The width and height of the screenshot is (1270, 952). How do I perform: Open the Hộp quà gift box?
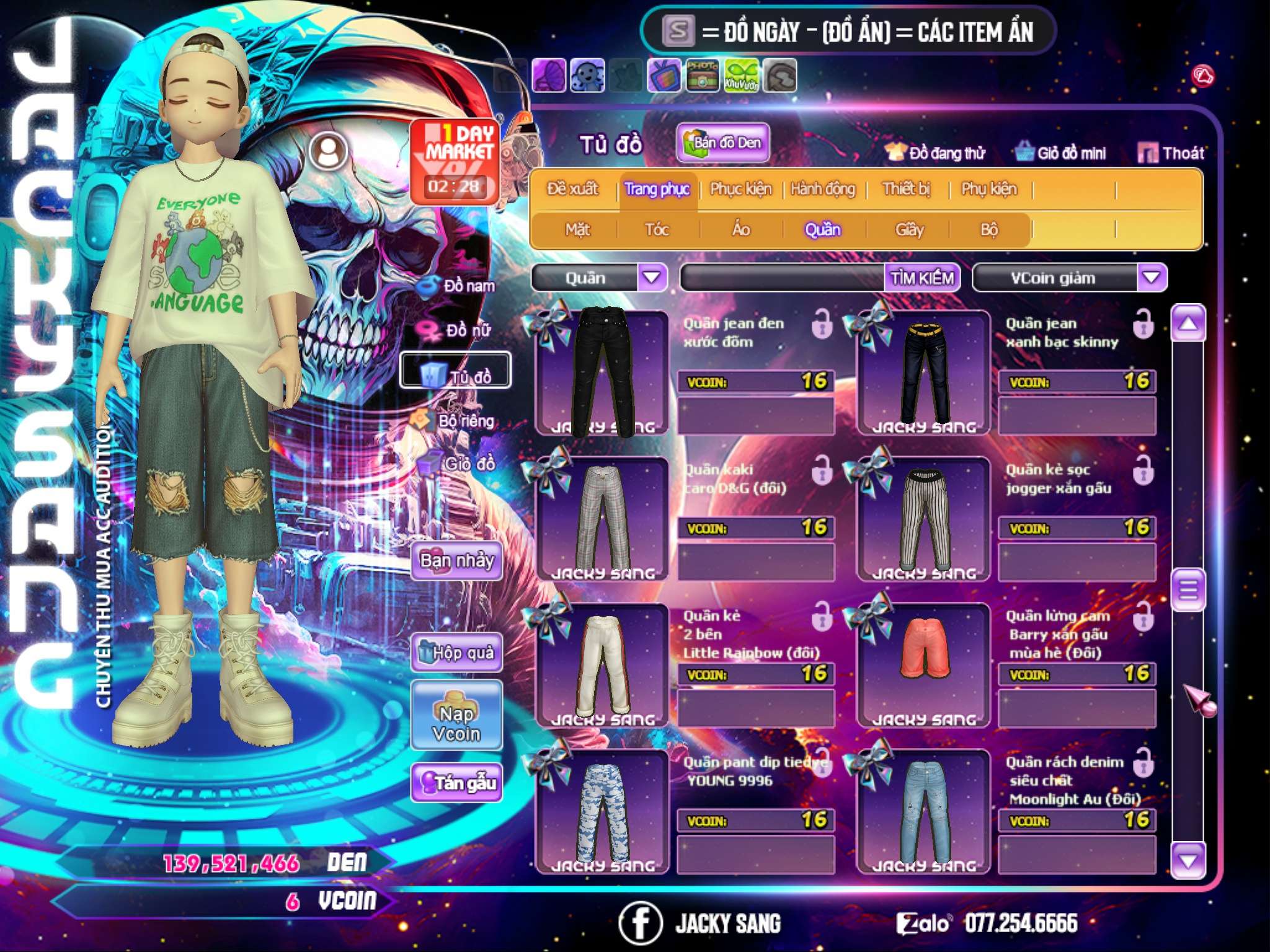pyautogui.click(x=457, y=653)
